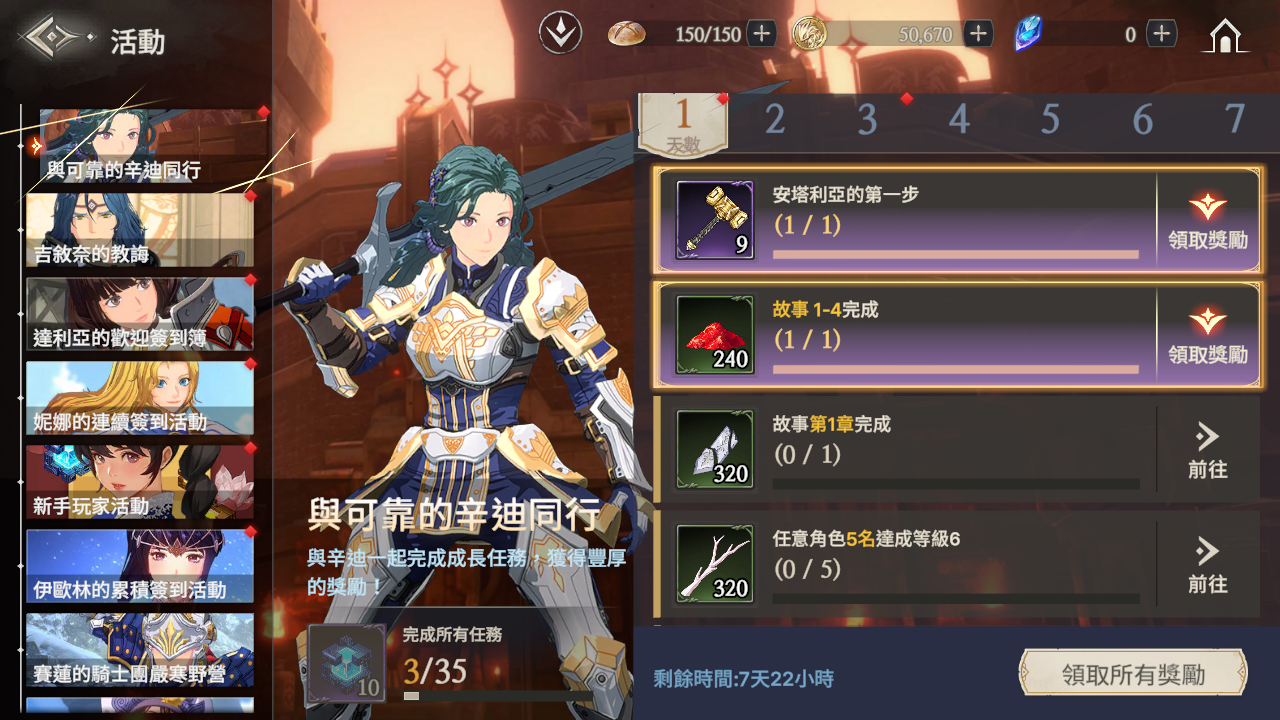The width and height of the screenshot is (1280, 720).
Task: Return to the home screen via house icon
Action: (x=1225, y=36)
